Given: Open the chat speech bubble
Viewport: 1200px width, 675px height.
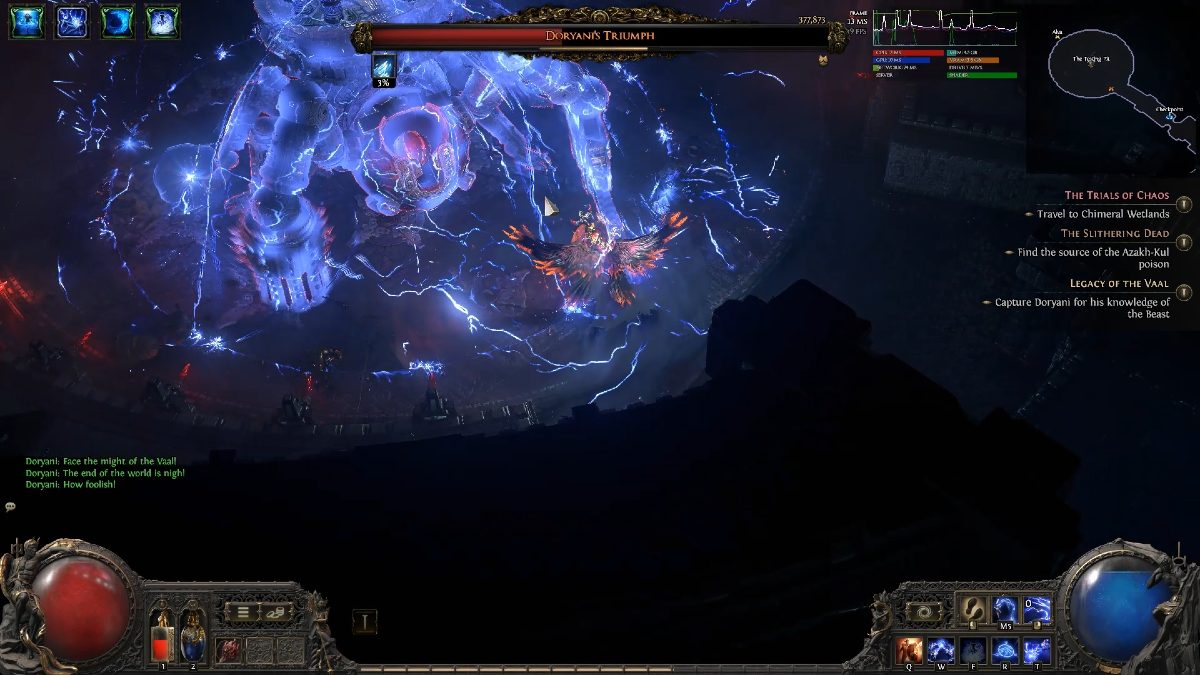Looking at the screenshot, I should (10, 507).
